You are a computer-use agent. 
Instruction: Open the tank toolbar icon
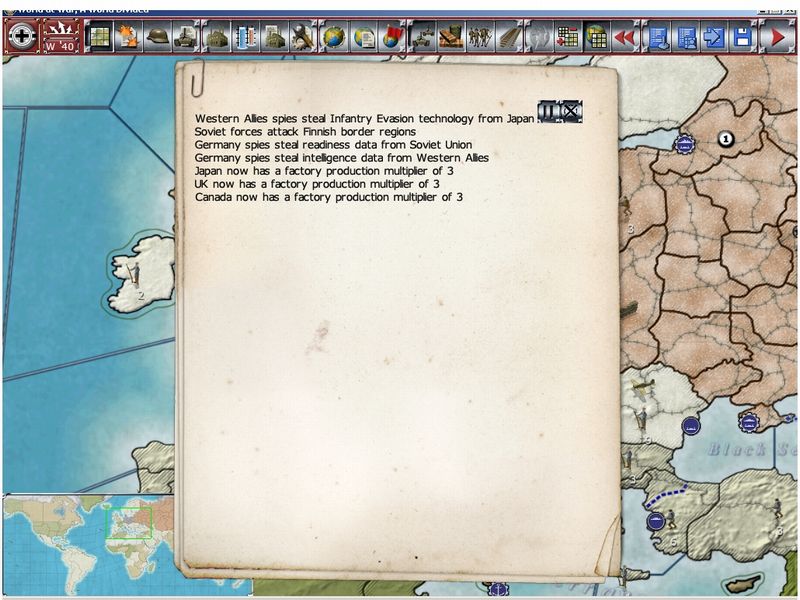coord(186,38)
